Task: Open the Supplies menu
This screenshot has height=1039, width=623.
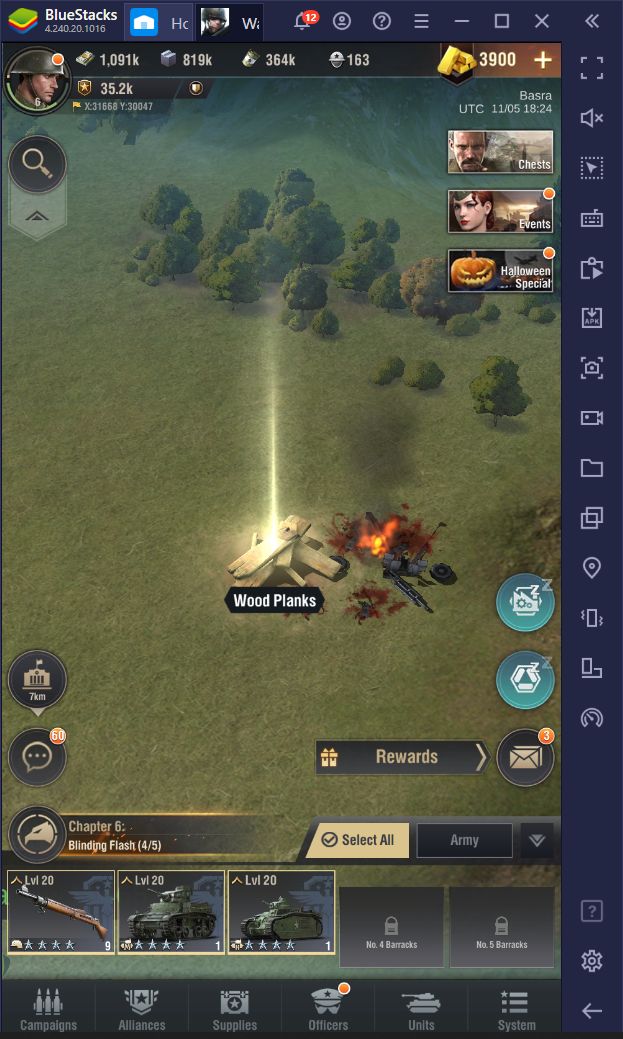Action: pos(235,1008)
